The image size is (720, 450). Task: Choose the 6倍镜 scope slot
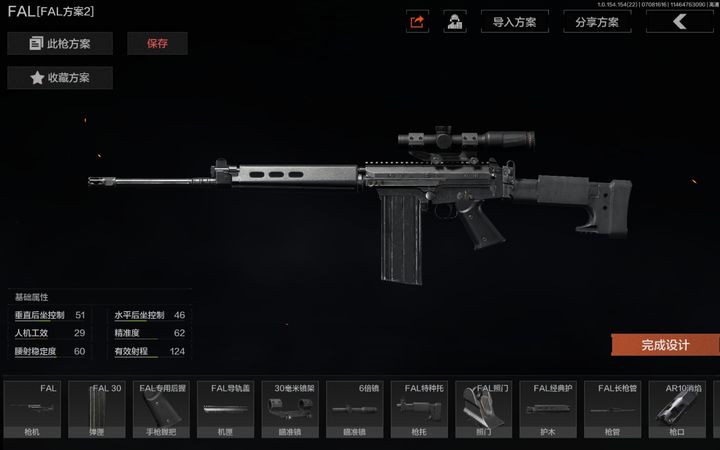(355, 410)
